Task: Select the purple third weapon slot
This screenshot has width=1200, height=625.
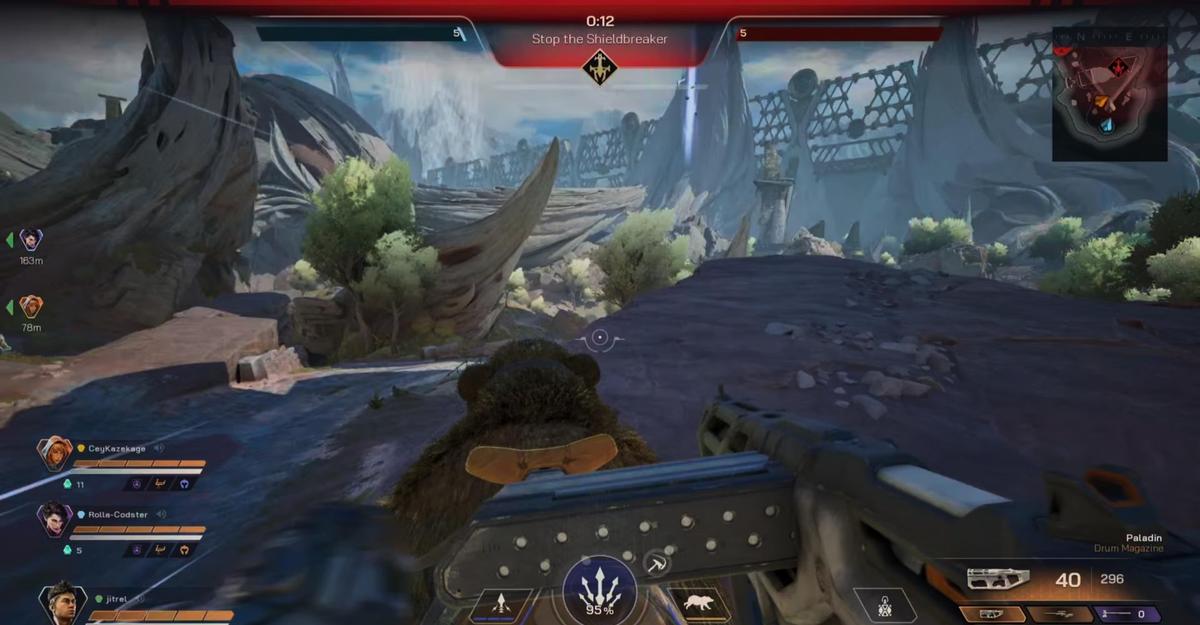Action: point(1127,614)
